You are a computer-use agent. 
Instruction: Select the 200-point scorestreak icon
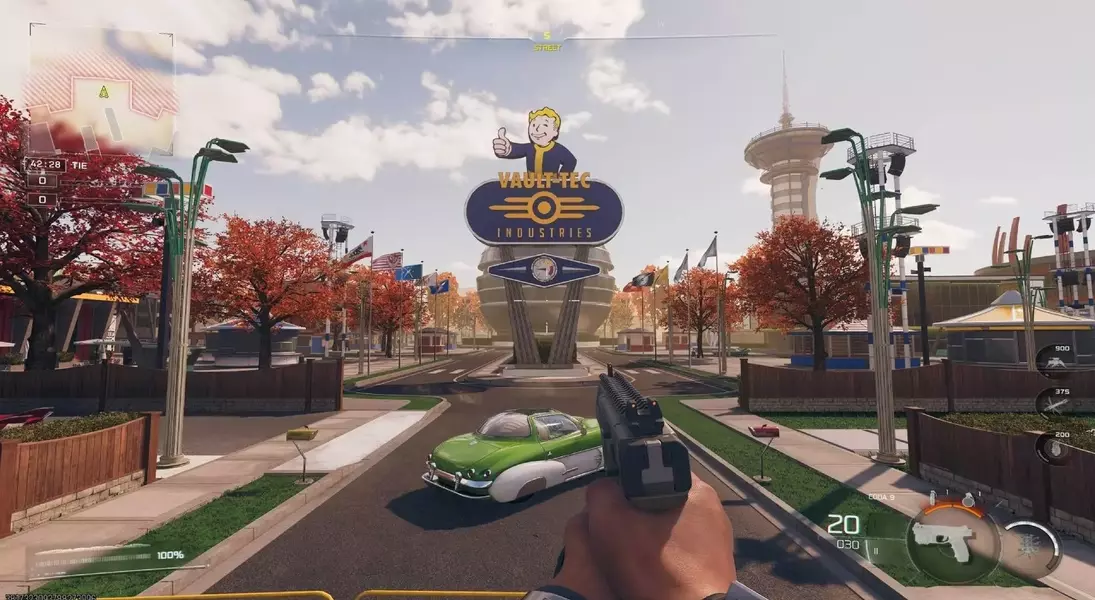tap(1053, 447)
